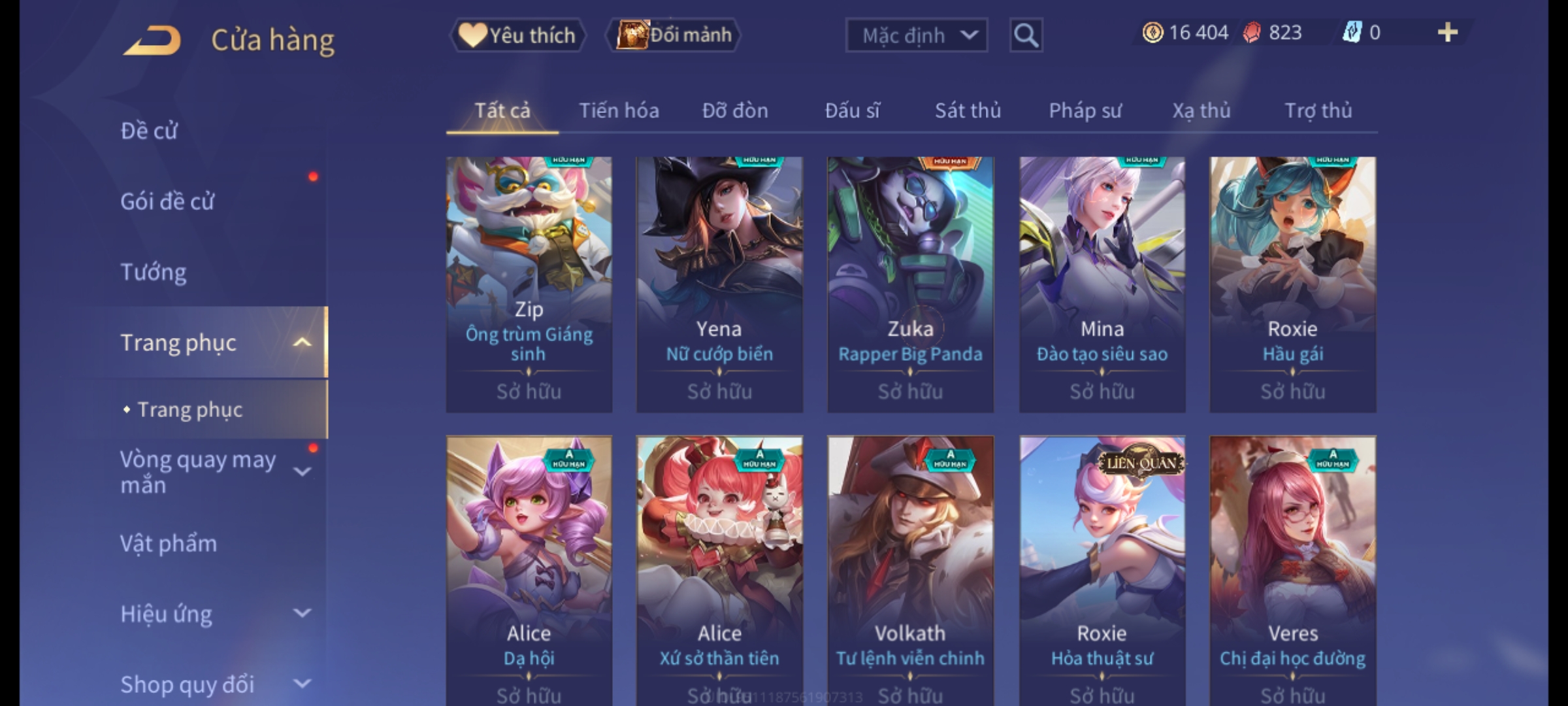
Task: Open the Đề cử menu entry
Action: tap(149, 131)
